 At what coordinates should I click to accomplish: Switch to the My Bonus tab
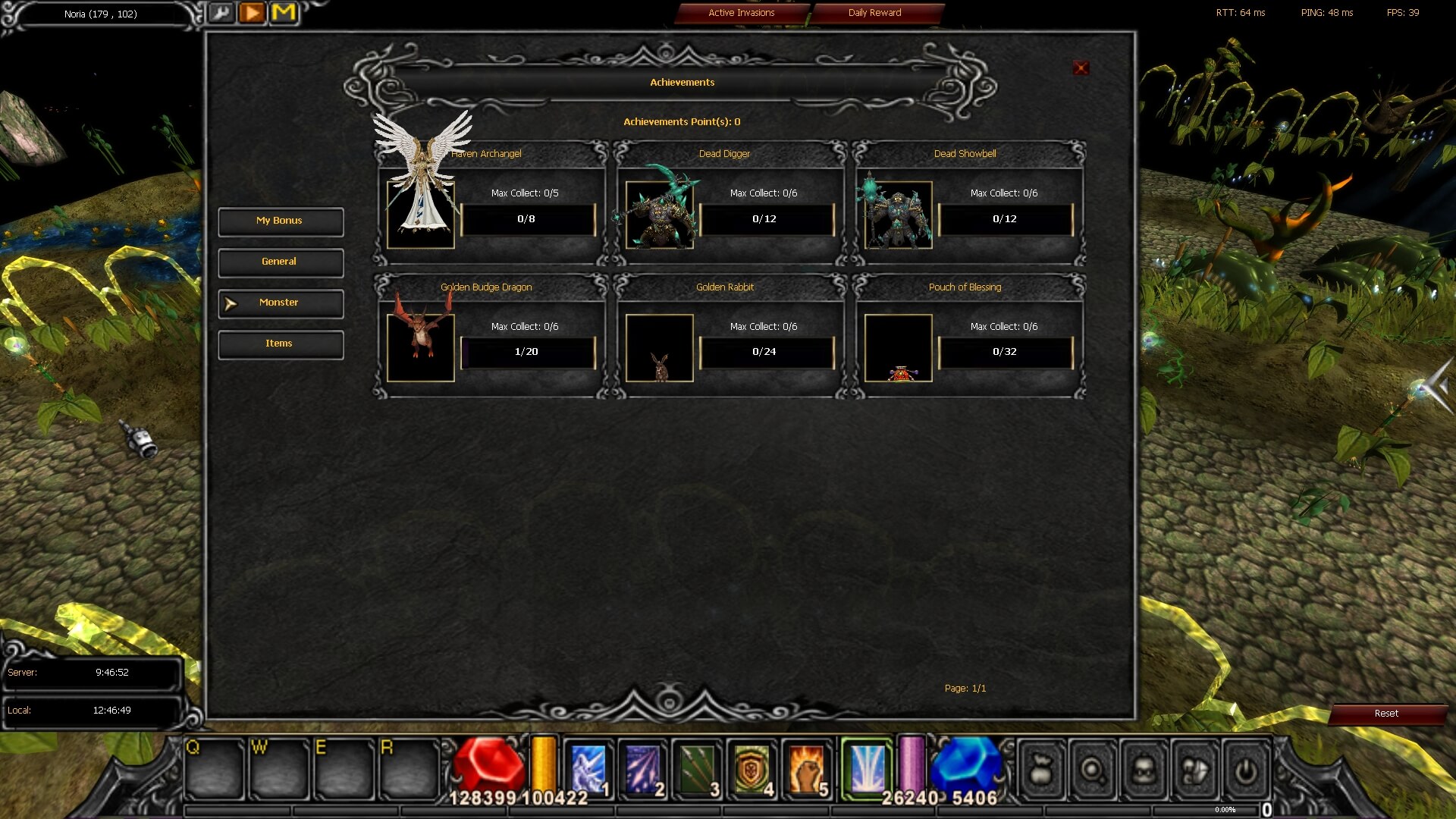(280, 221)
